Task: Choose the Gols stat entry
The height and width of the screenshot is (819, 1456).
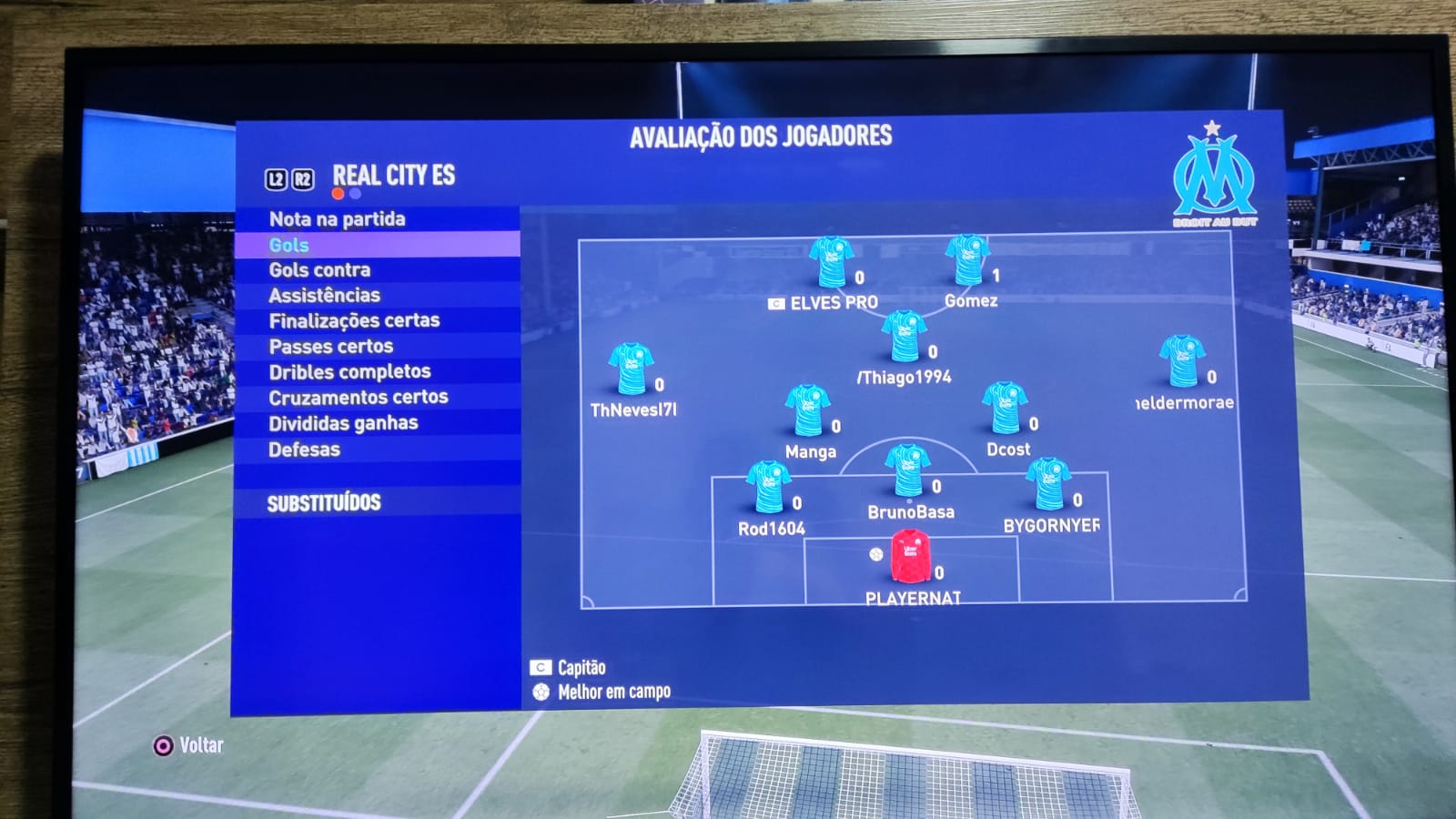Action: click(289, 245)
